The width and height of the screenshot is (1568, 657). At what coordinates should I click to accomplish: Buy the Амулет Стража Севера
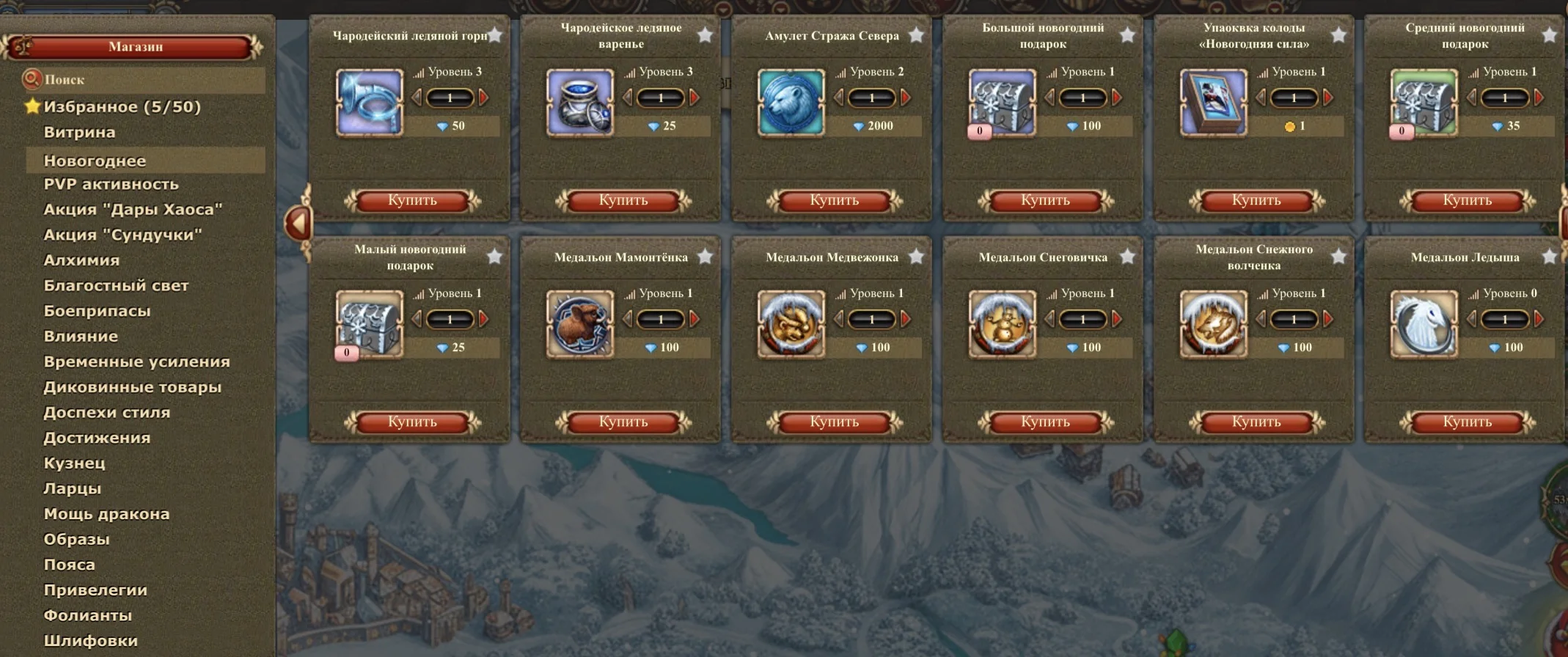click(x=834, y=200)
